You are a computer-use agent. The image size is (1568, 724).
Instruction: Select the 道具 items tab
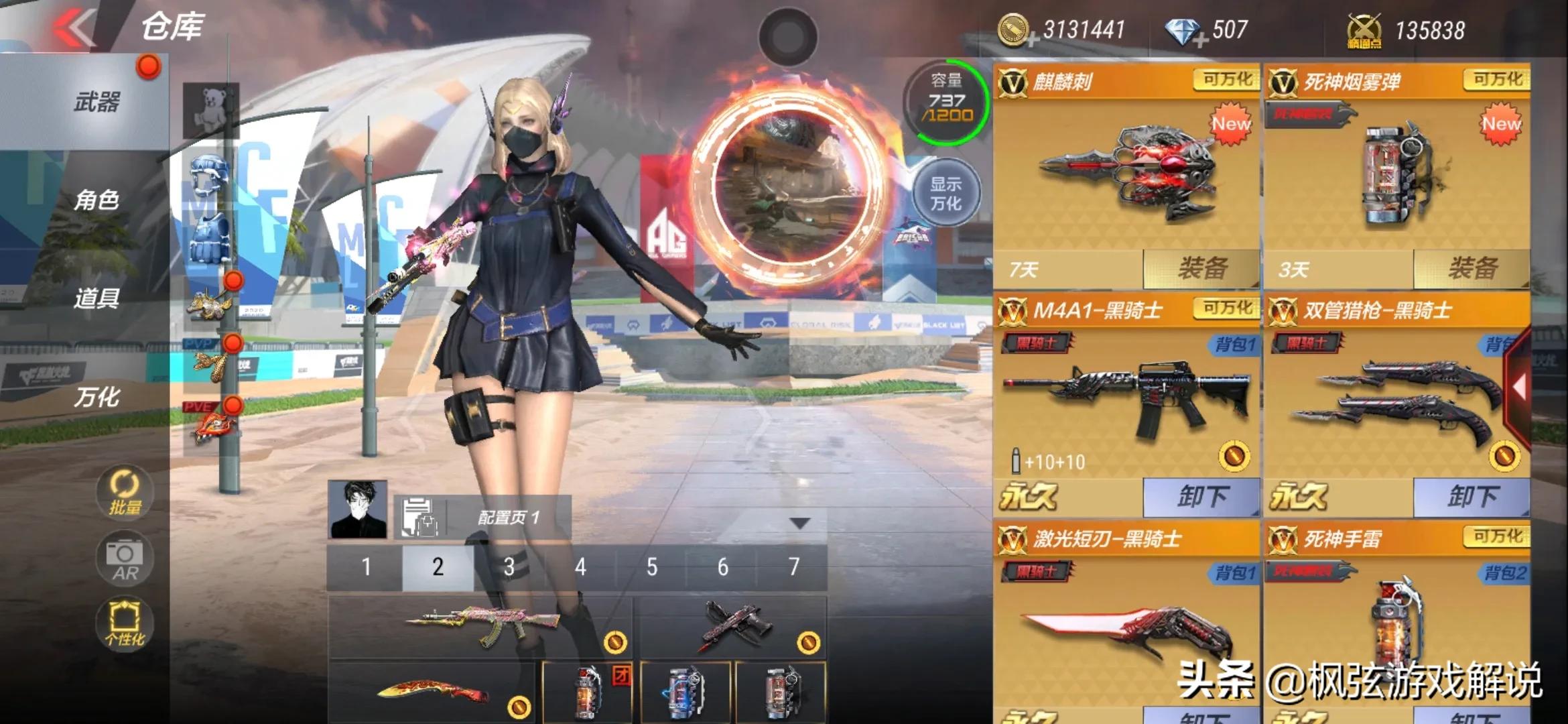pos(96,298)
